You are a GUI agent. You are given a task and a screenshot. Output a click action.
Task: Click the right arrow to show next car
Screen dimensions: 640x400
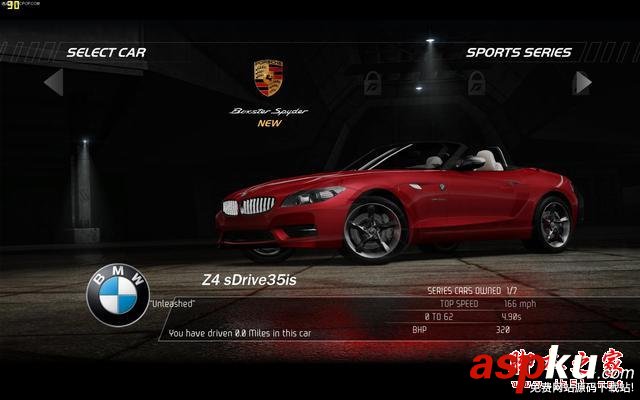pos(582,82)
